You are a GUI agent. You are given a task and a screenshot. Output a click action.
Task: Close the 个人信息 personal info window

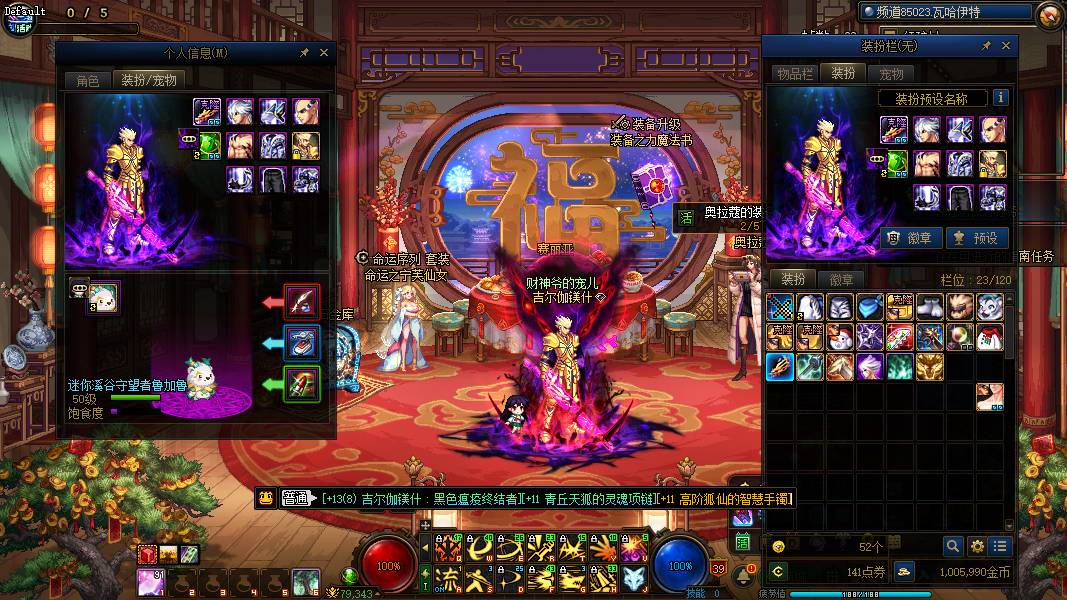[x=324, y=52]
